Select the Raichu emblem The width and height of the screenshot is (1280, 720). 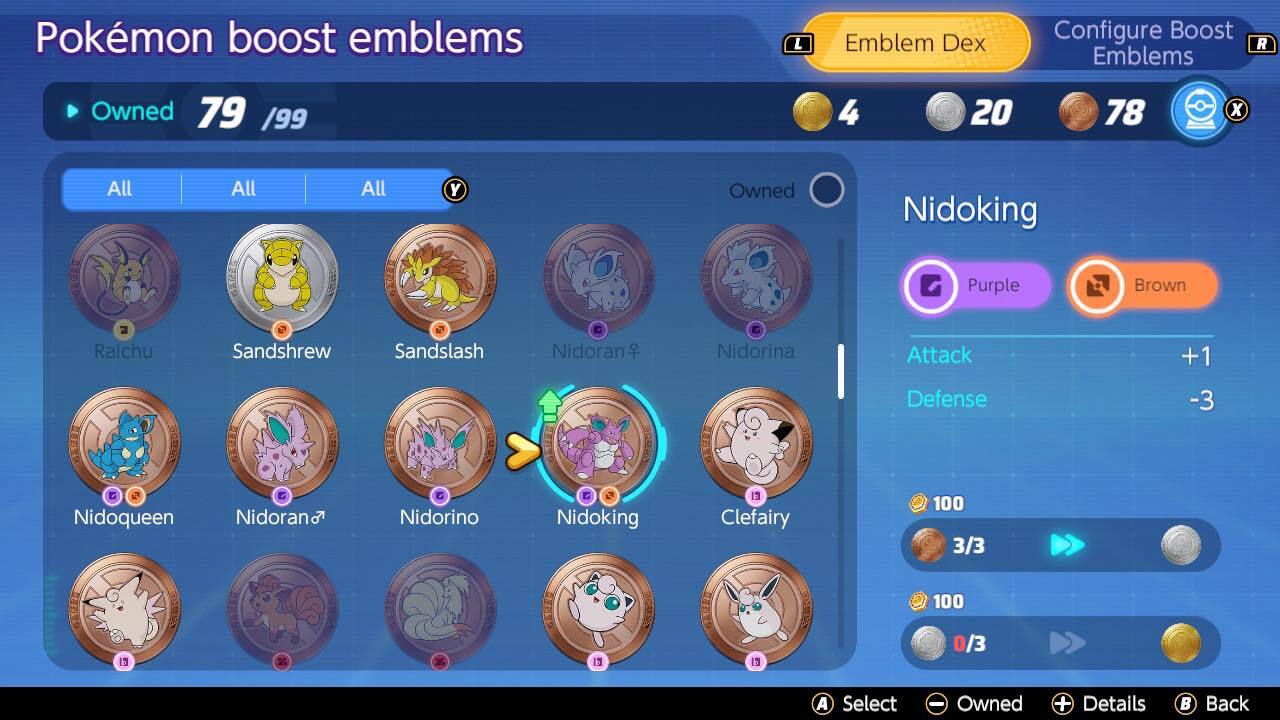(x=124, y=278)
